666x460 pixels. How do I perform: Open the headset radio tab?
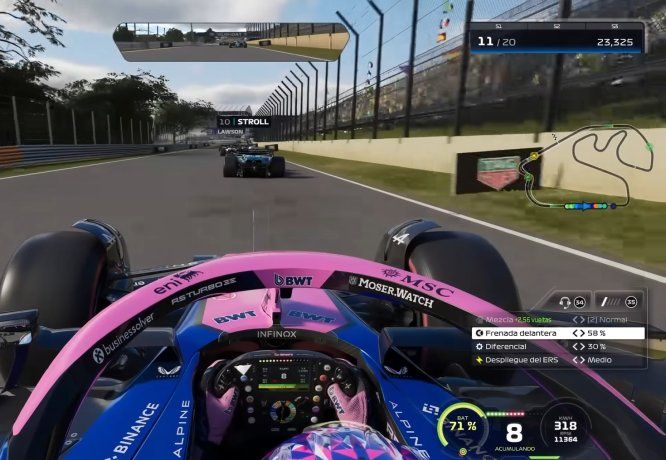(572, 301)
